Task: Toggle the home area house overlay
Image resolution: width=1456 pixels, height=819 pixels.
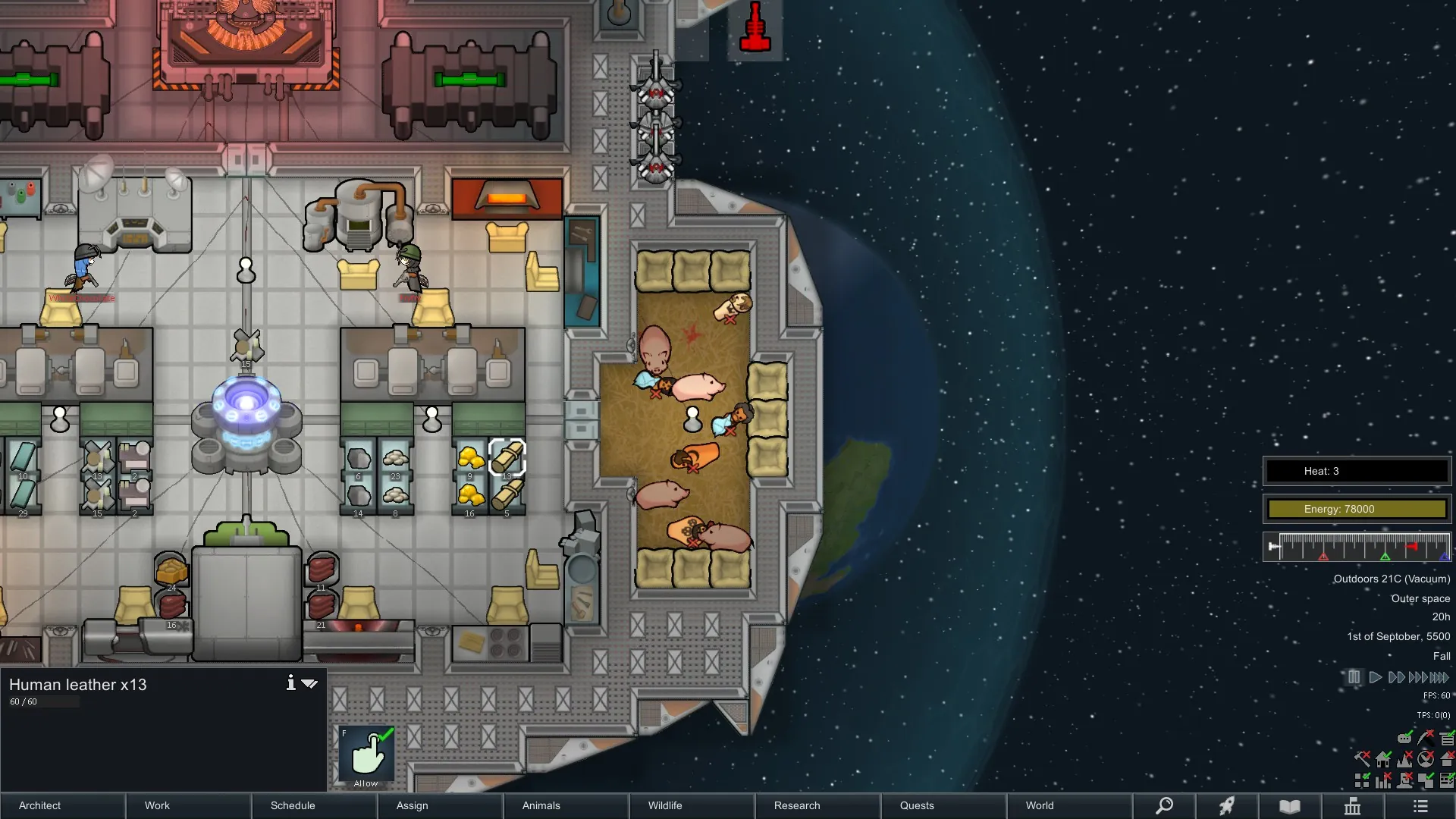Action: (1383, 758)
